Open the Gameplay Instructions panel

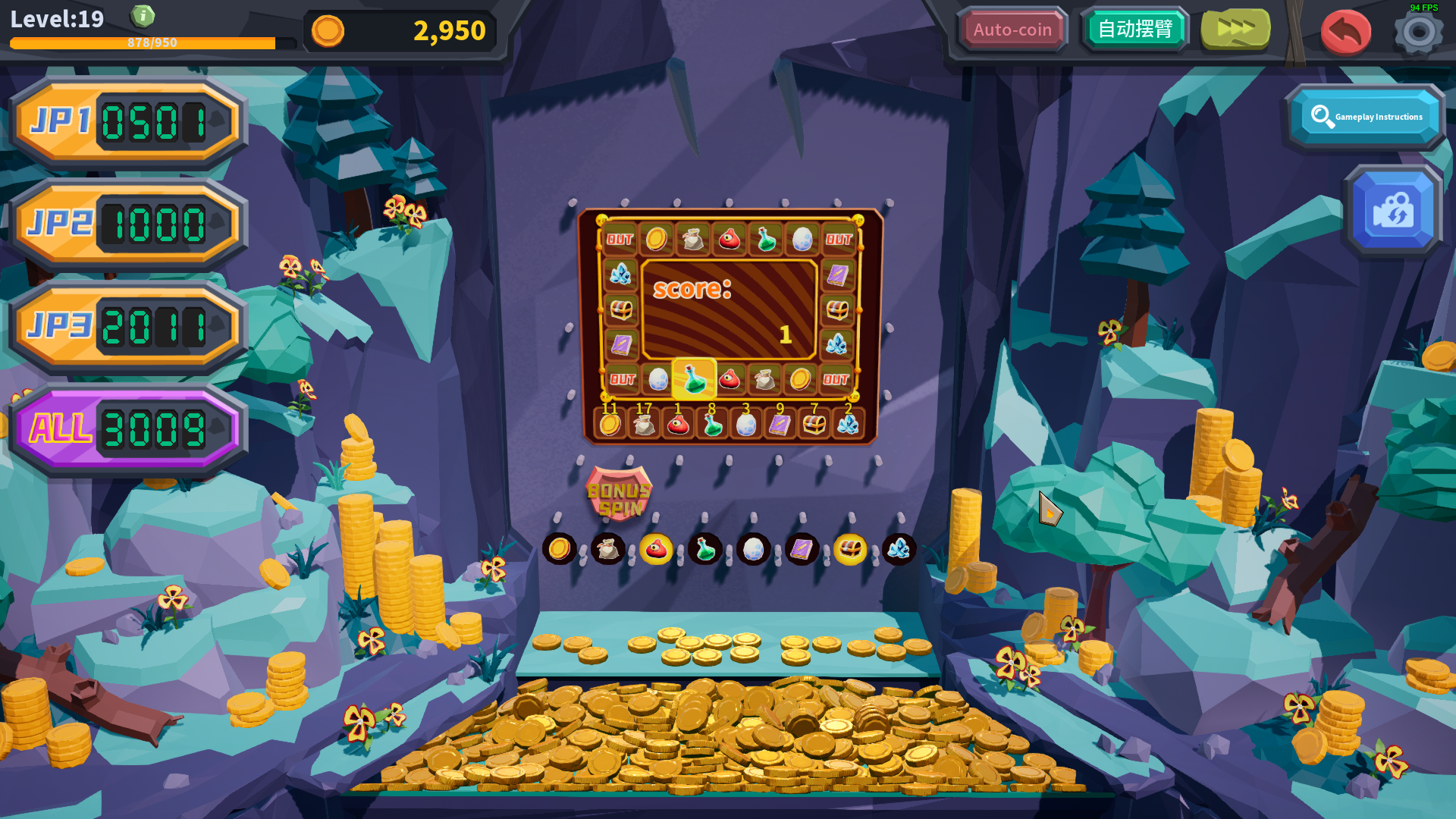point(1365,115)
